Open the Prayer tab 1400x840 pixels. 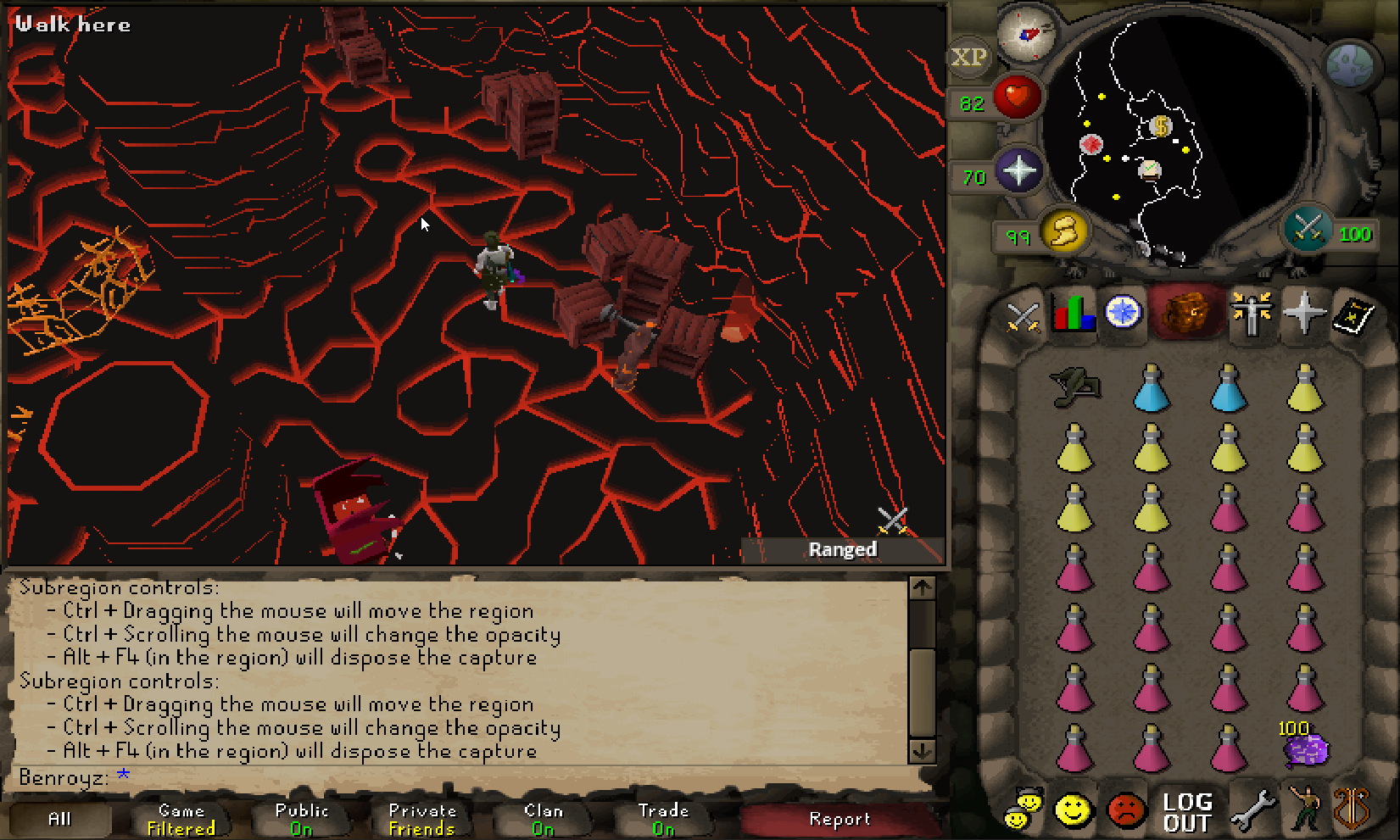(x=1303, y=314)
